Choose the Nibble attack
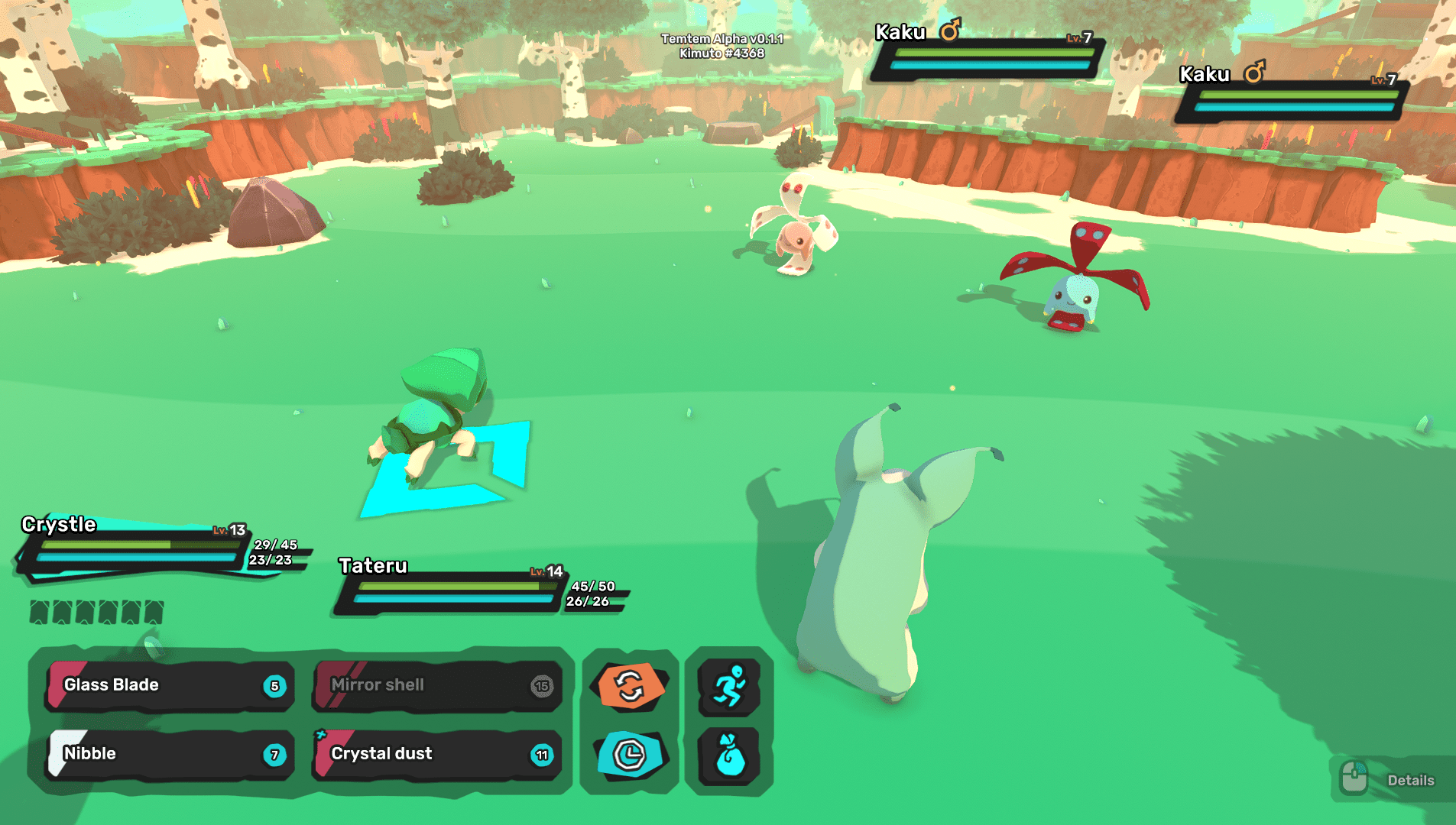The height and width of the screenshot is (825, 1456). click(169, 754)
